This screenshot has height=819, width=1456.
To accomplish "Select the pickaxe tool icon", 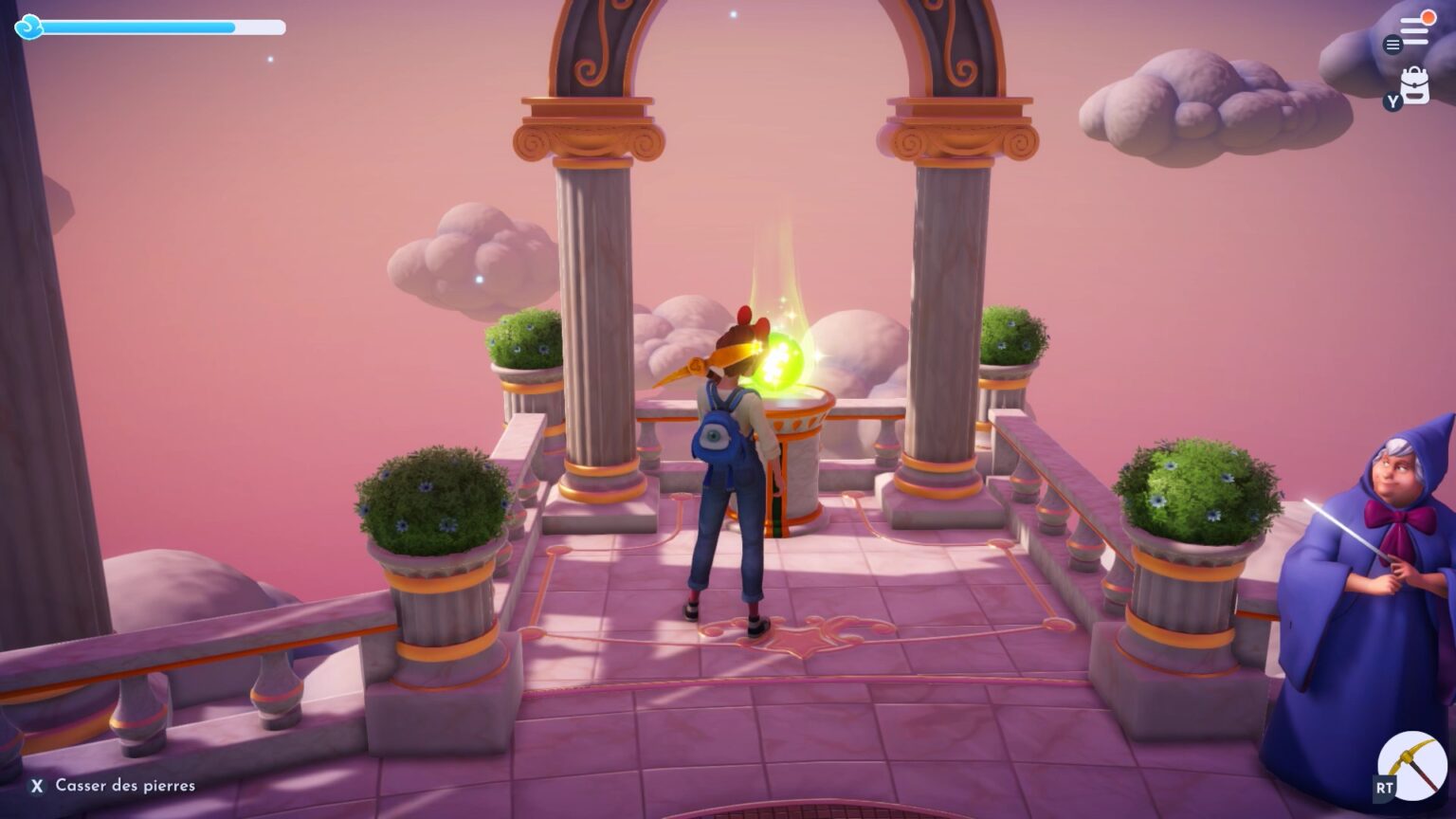I will (1410, 766).
